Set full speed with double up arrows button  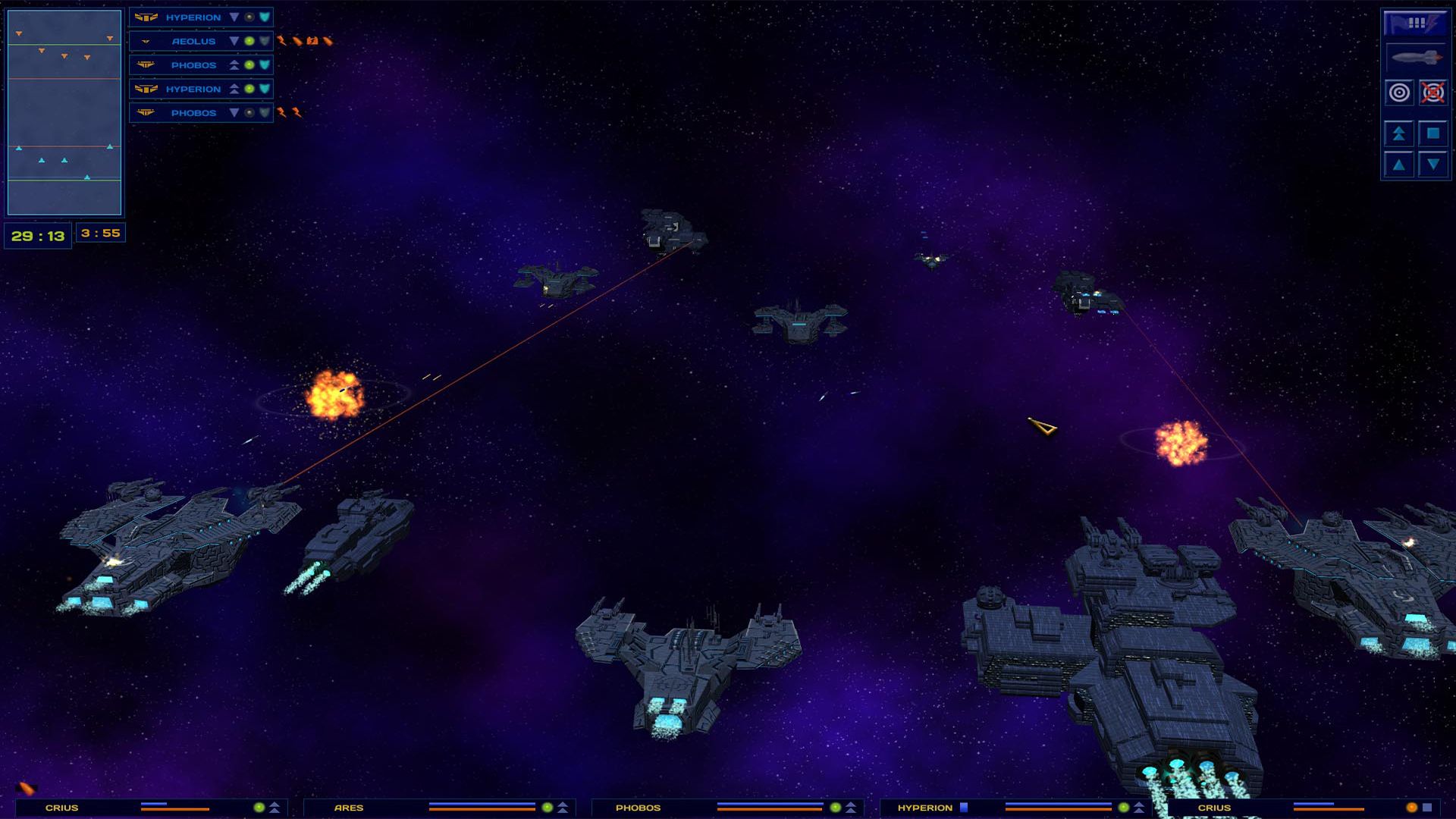pyautogui.click(x=1399, y=133)
